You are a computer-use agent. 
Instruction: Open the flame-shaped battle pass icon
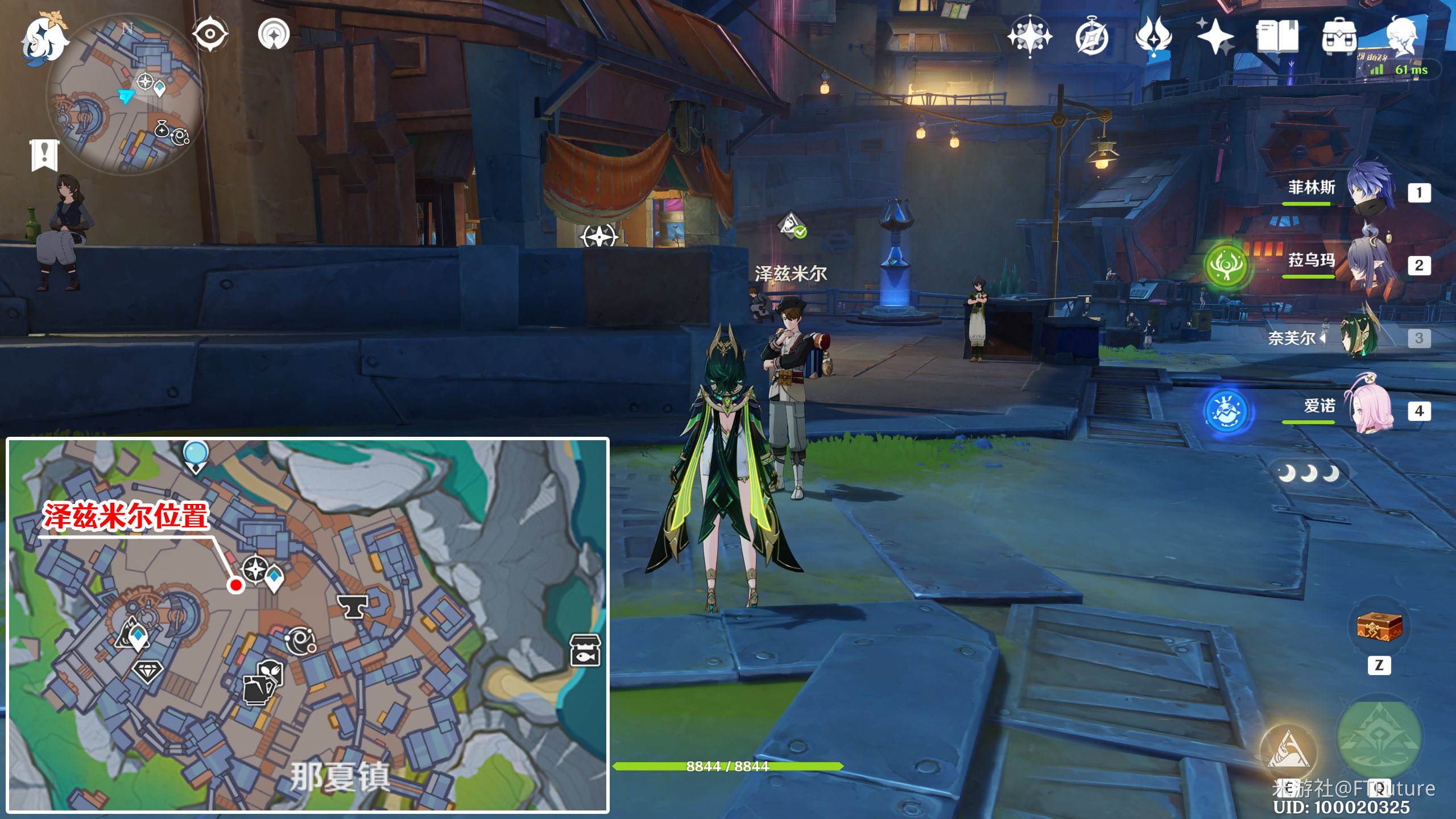[x=1153, y=36]
